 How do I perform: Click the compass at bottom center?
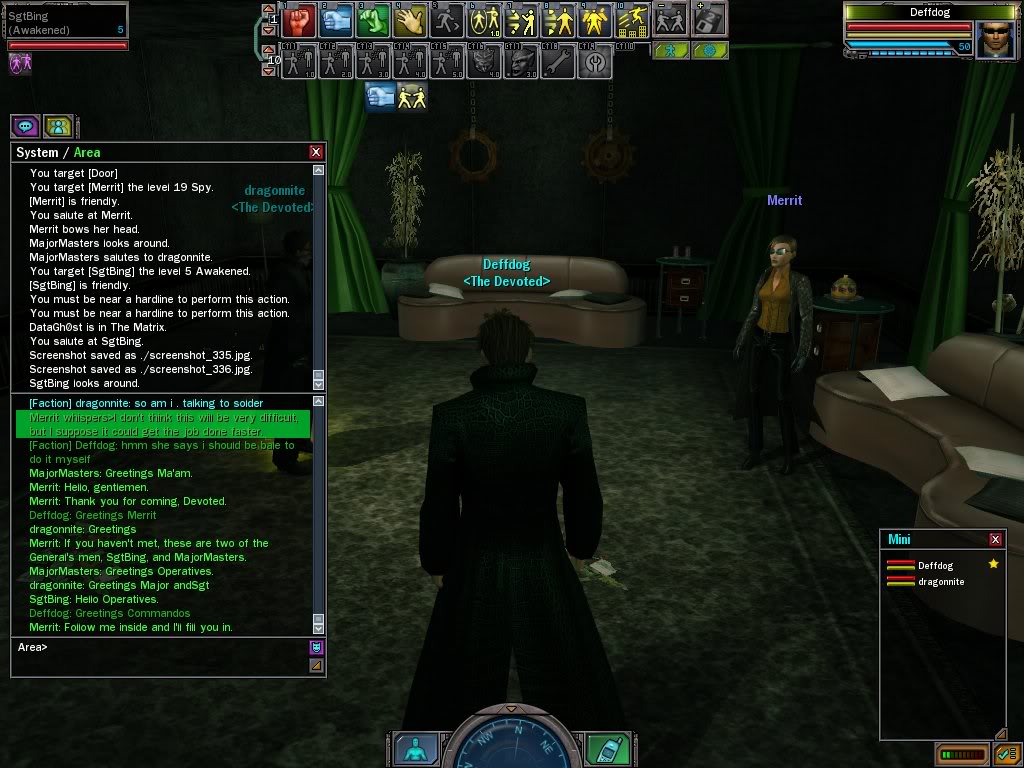pyautogui.click(x=511, y=742)
